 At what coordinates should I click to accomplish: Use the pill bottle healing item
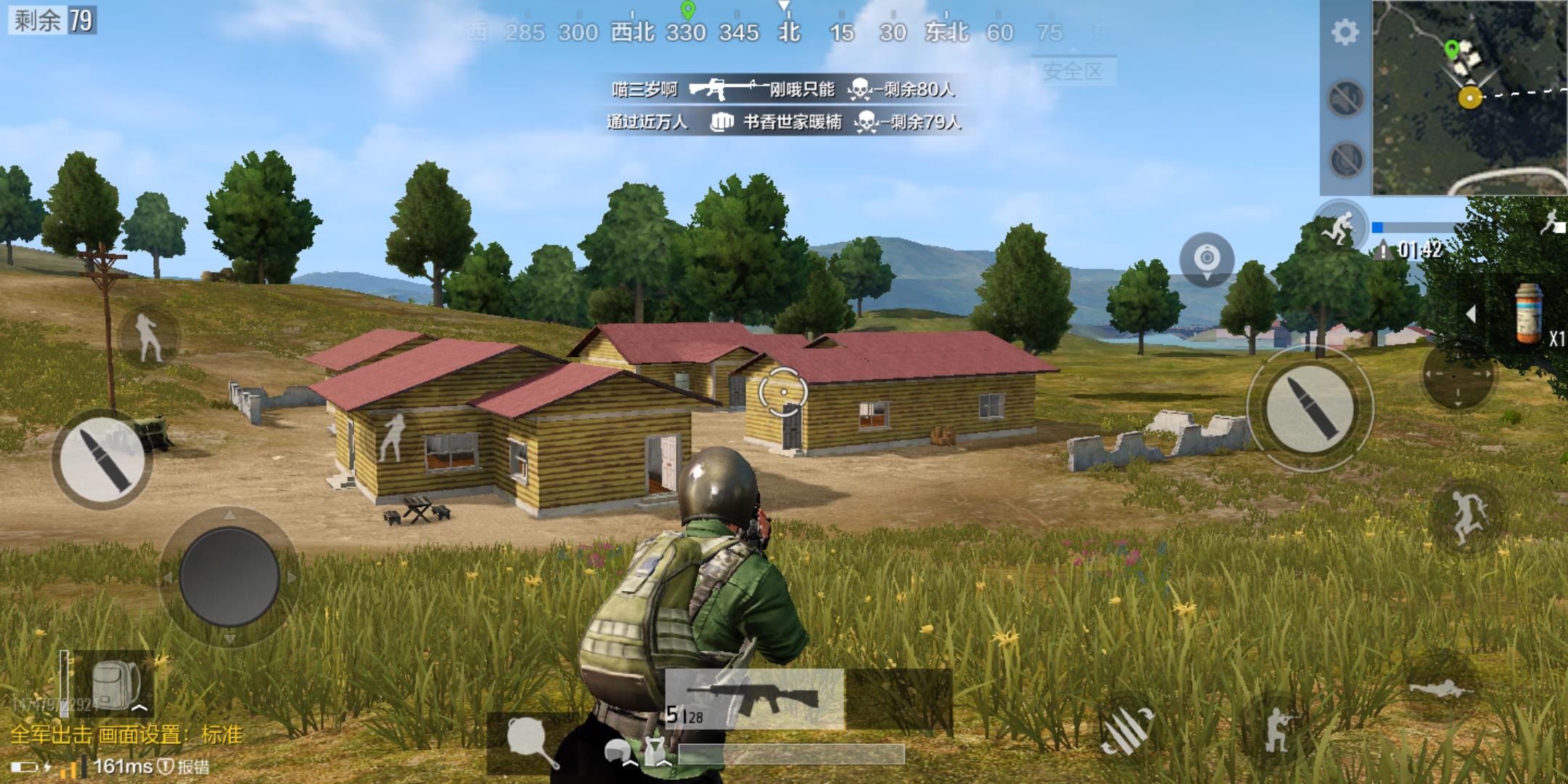[x=1528, y=314]
